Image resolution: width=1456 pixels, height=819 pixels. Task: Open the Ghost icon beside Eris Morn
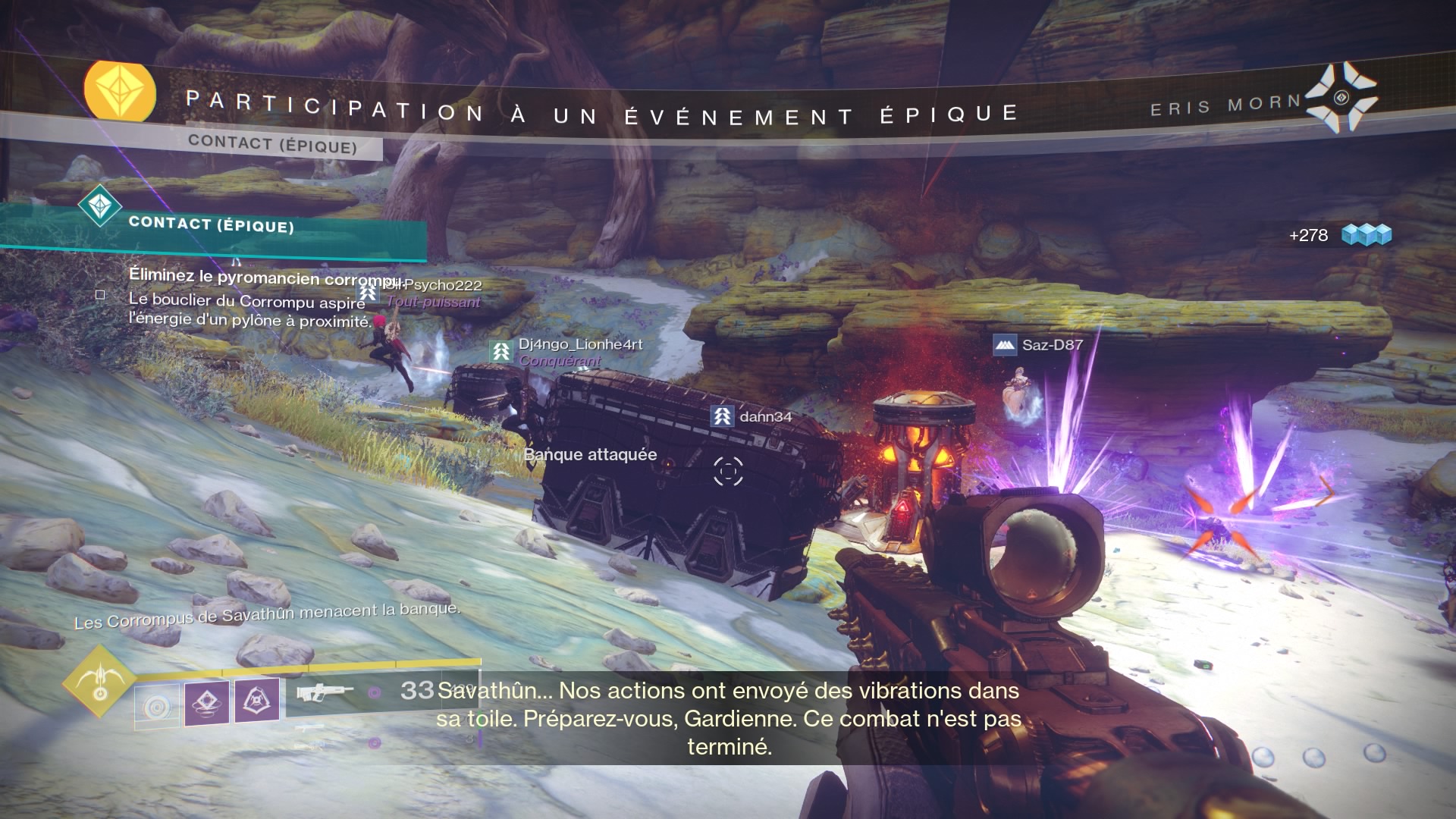coord(1341,97)
